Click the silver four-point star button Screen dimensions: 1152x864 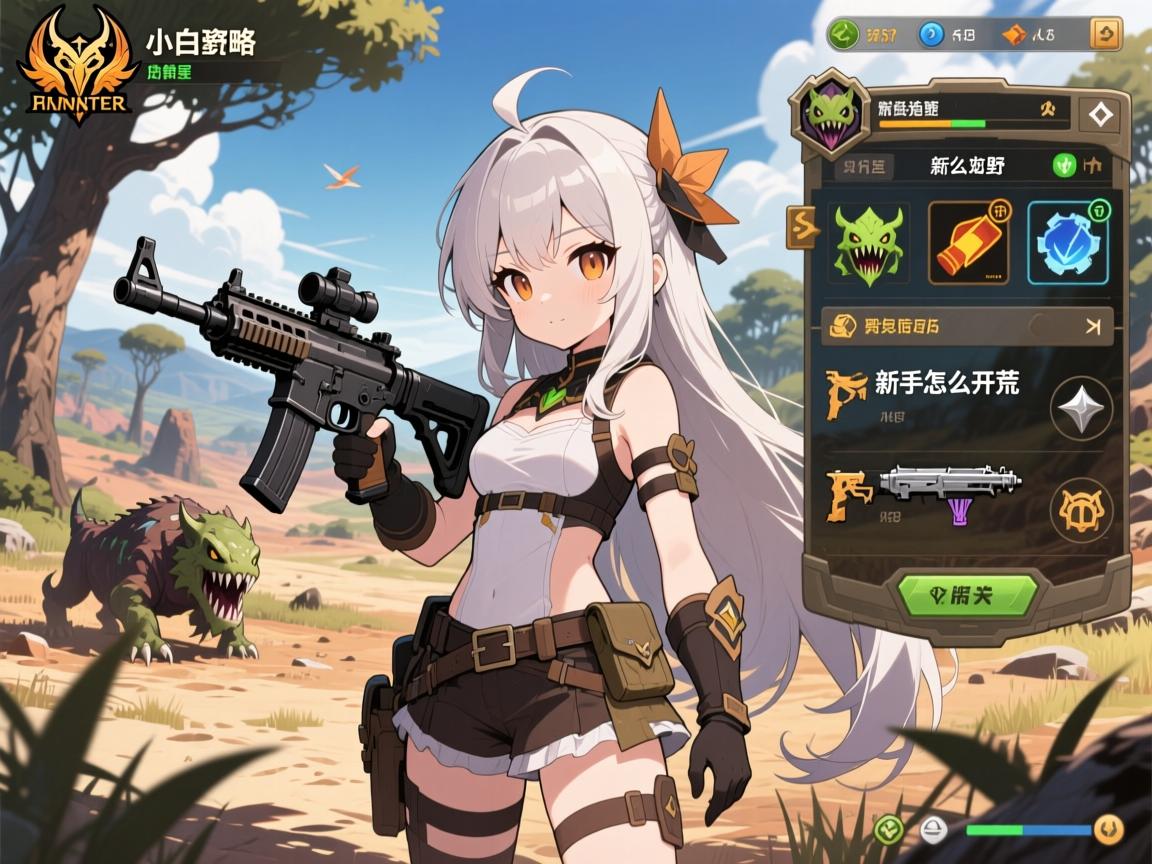pyautogui.click(x=1081, y=408)
